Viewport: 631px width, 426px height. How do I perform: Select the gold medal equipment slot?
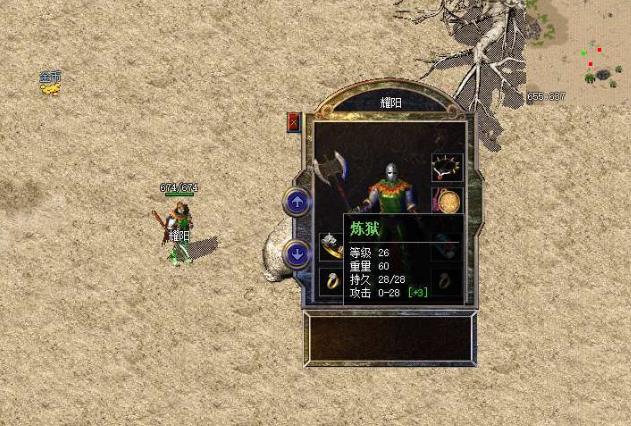coord(447,201)
